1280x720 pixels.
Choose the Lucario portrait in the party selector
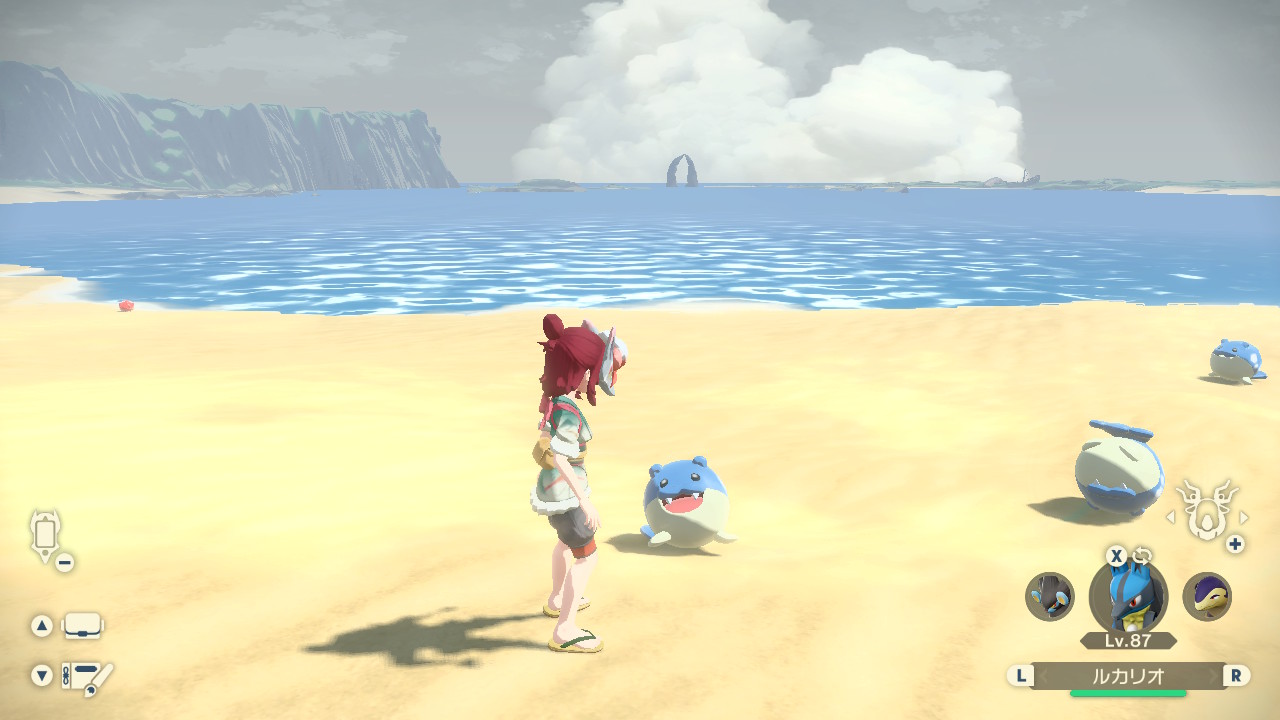(x=1128, y=597)
